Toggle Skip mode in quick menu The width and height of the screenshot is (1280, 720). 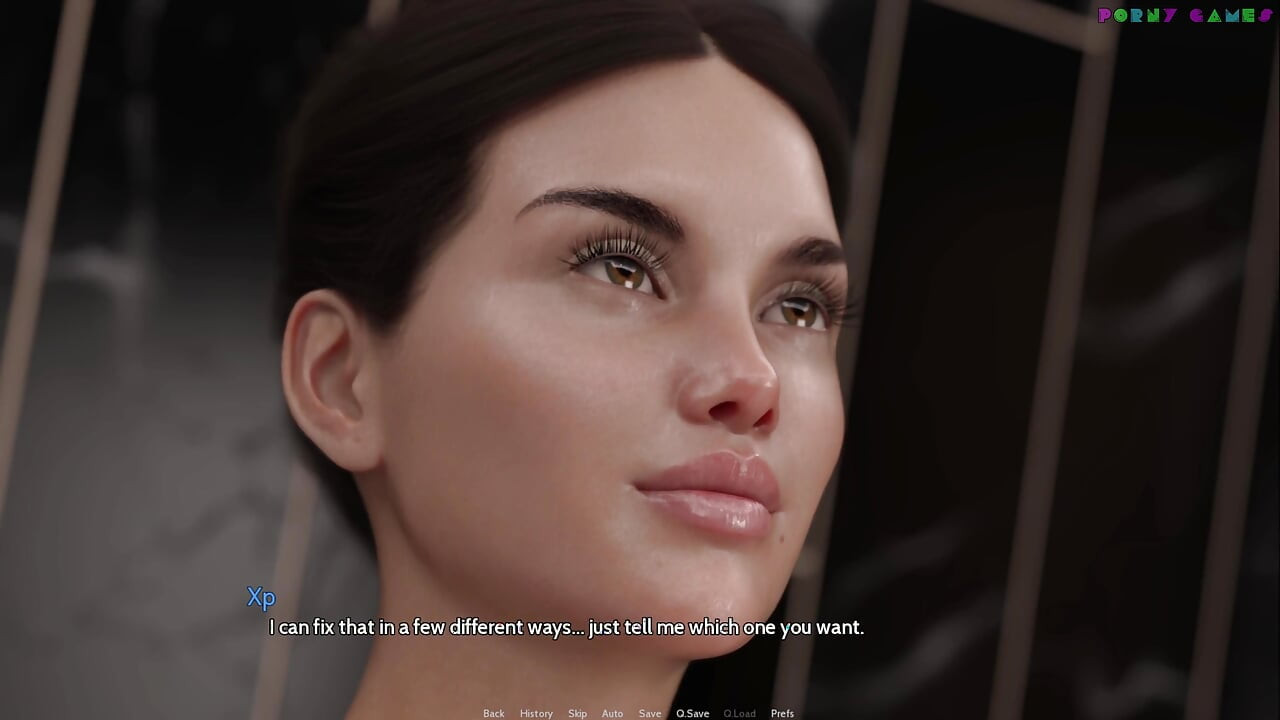point(577,713)
